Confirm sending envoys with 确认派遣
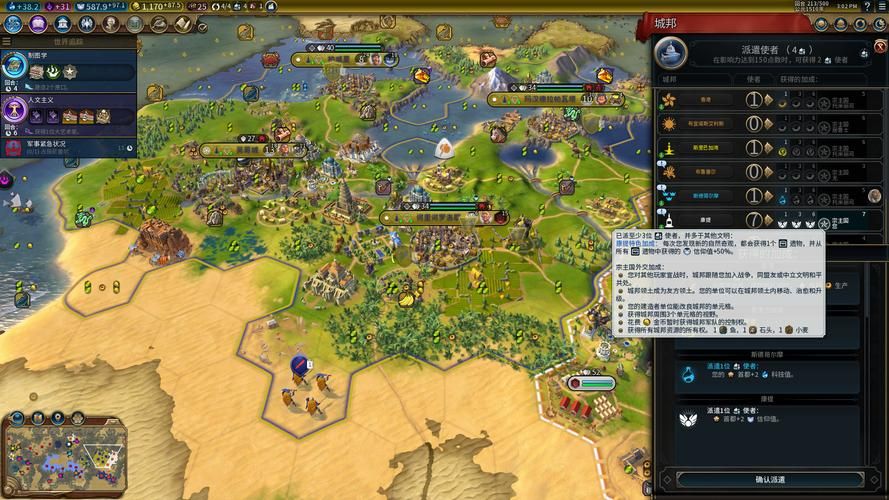 tap(769, 480)
